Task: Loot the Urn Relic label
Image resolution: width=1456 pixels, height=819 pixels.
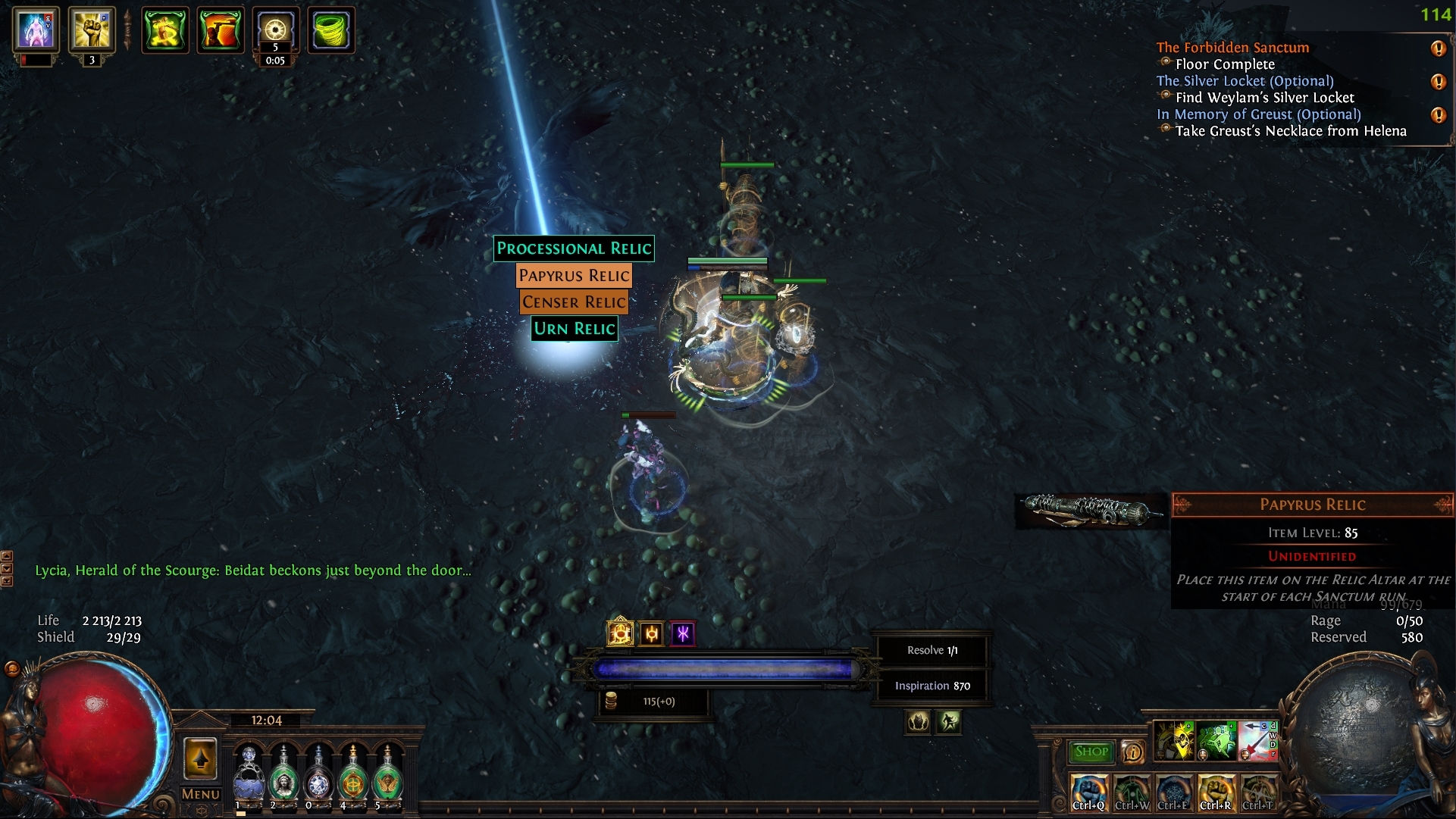Action: (574, 329)
